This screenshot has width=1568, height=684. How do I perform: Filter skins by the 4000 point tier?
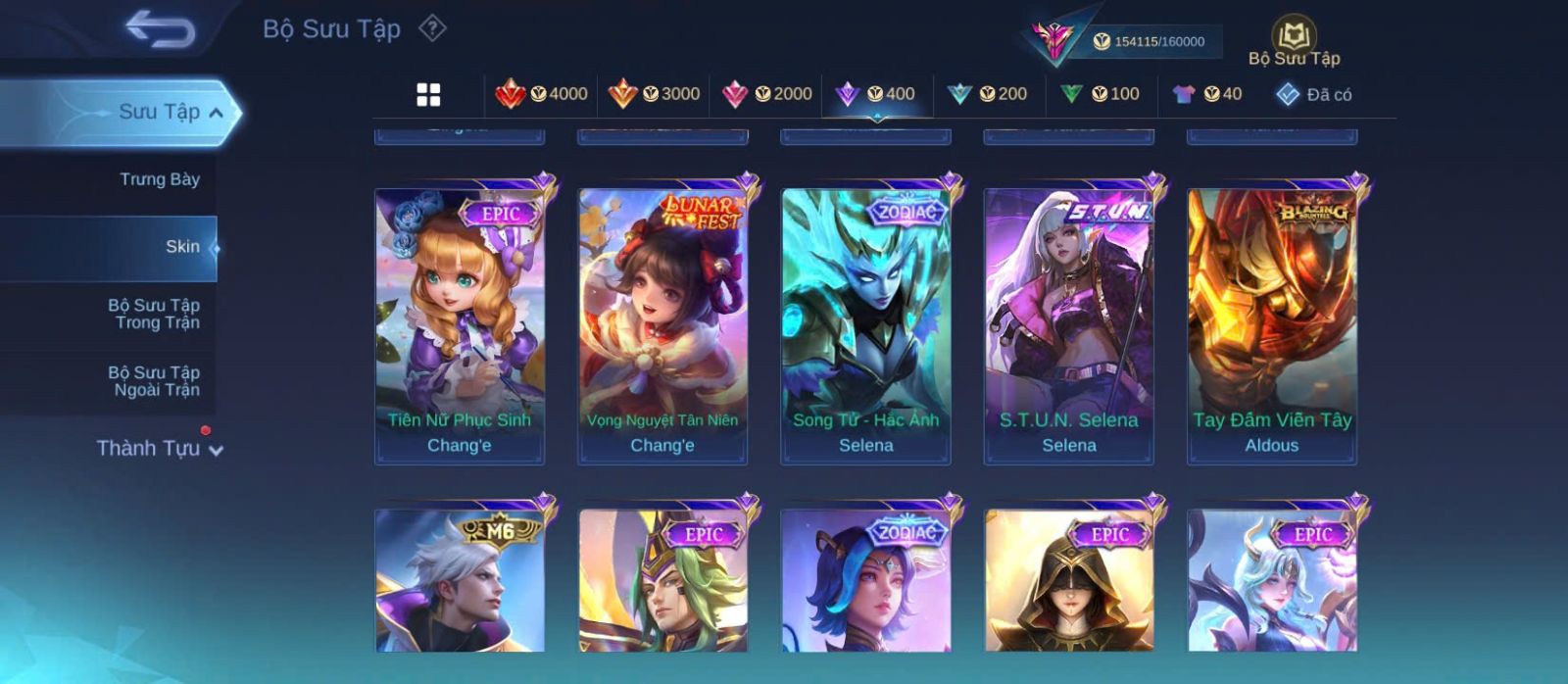(x=542, y=94)
